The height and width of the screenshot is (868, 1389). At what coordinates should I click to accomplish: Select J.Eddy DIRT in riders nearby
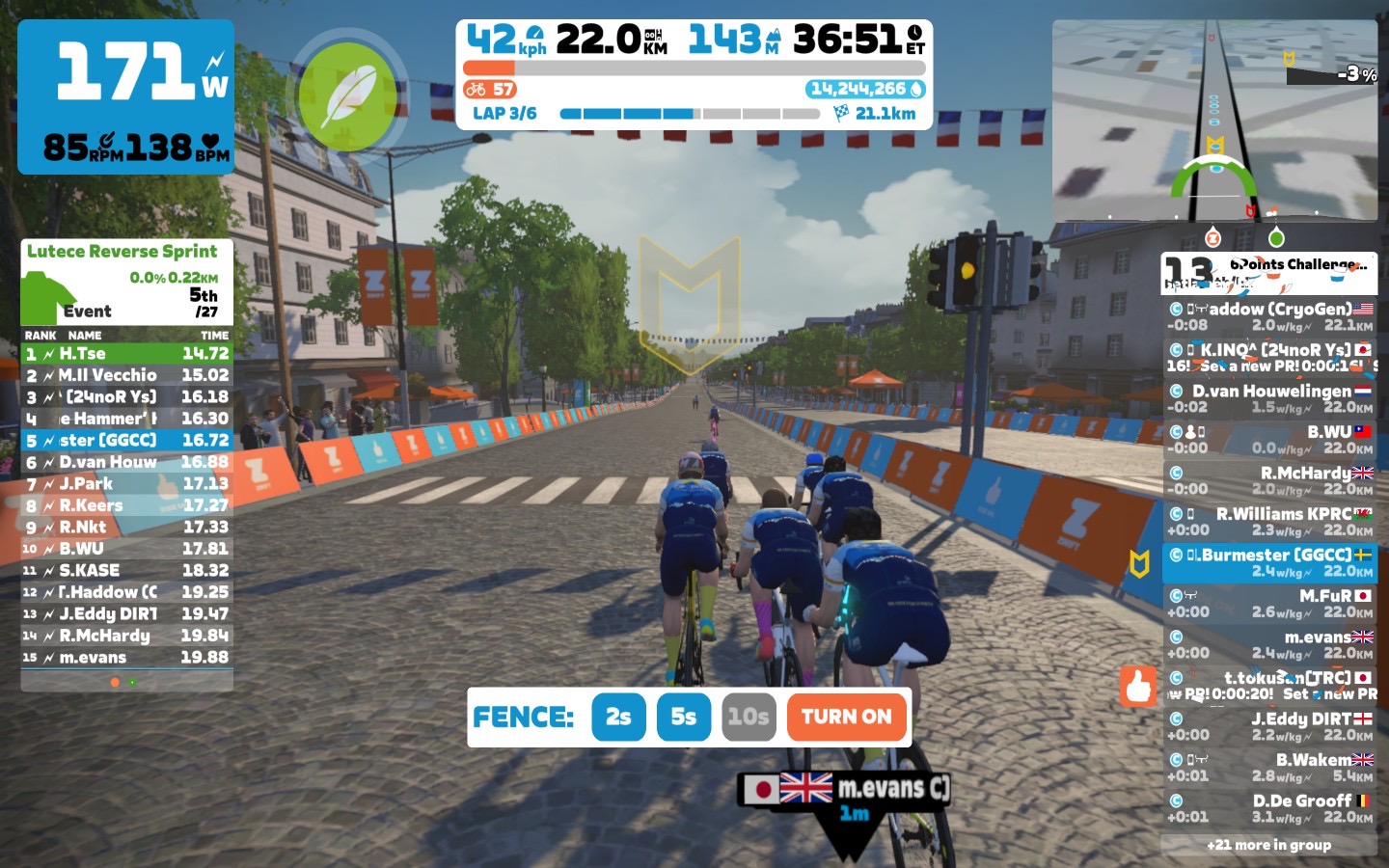(1269, 726)
